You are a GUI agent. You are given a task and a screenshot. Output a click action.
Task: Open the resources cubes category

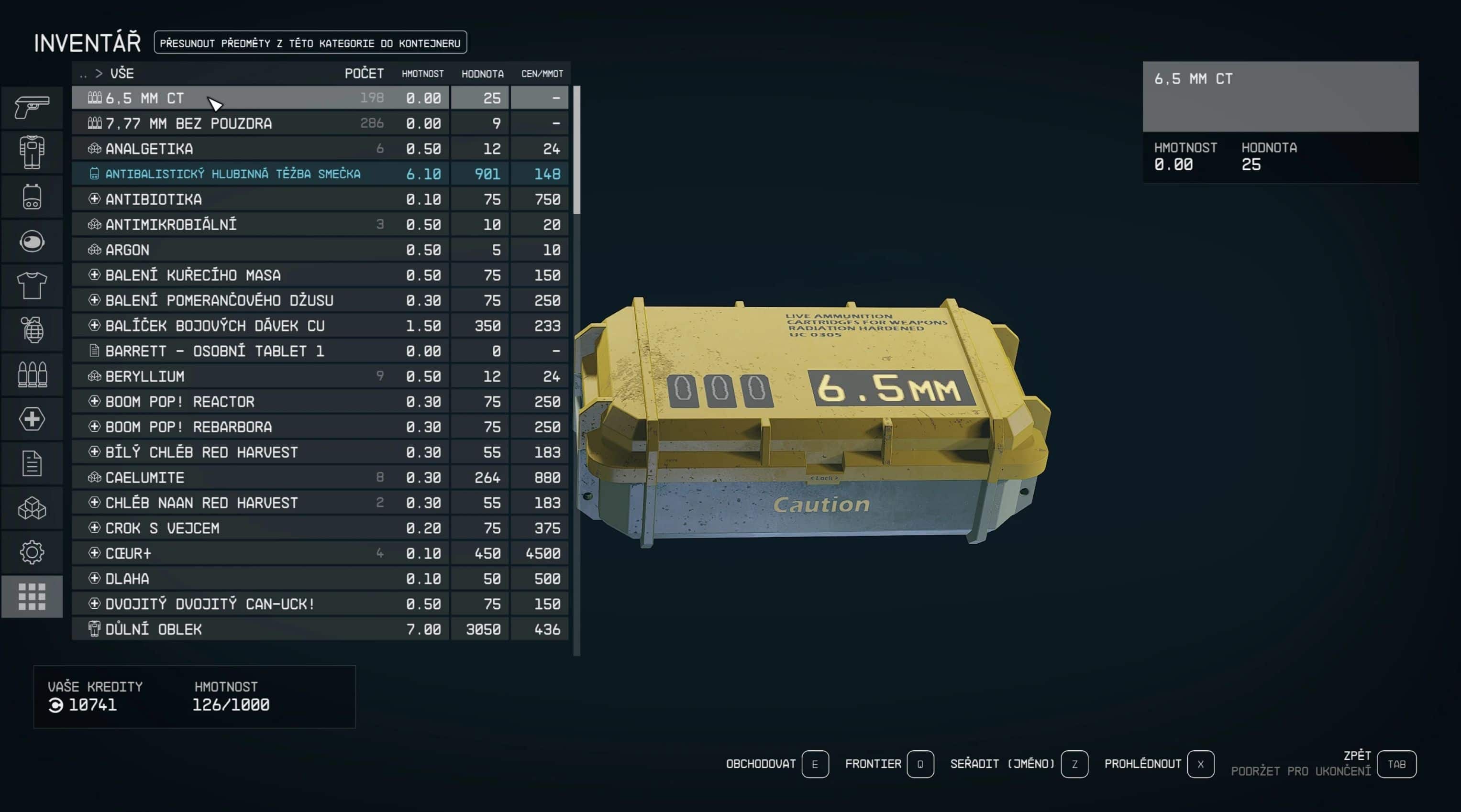pyautogui.click(x=32, y=508)
